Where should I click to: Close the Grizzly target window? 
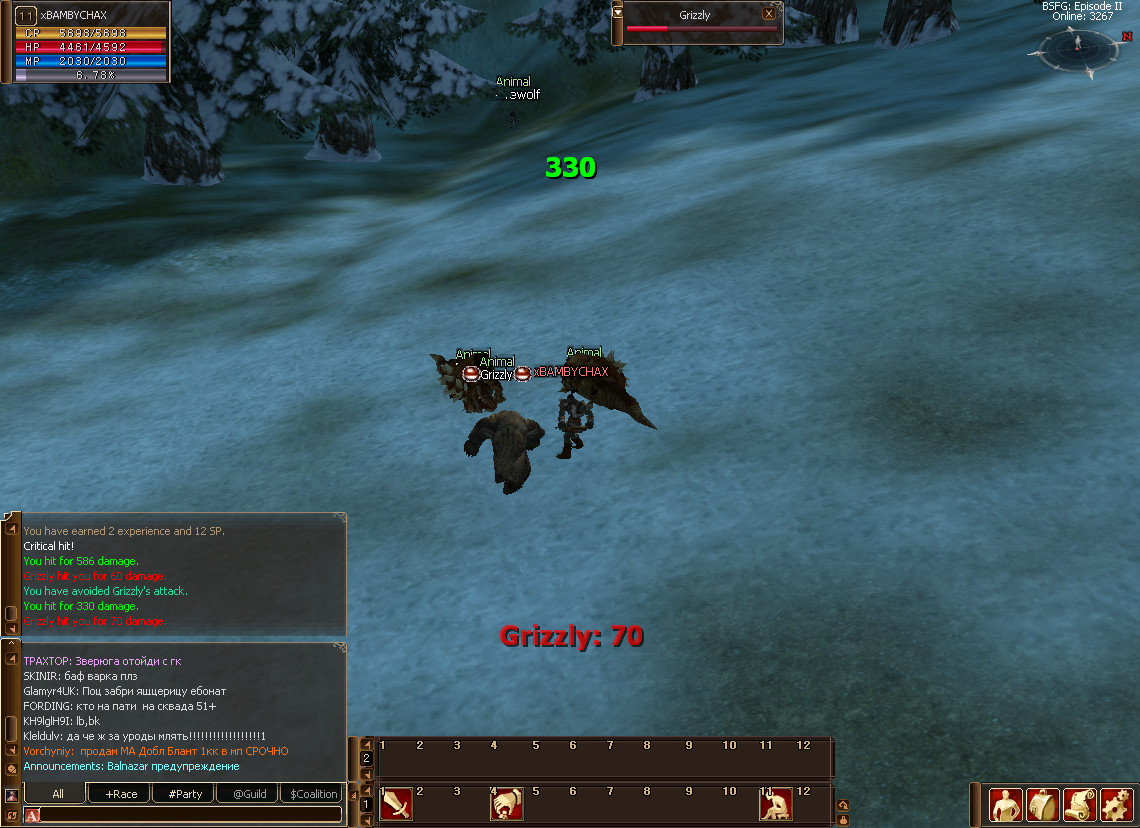point(768,14)
